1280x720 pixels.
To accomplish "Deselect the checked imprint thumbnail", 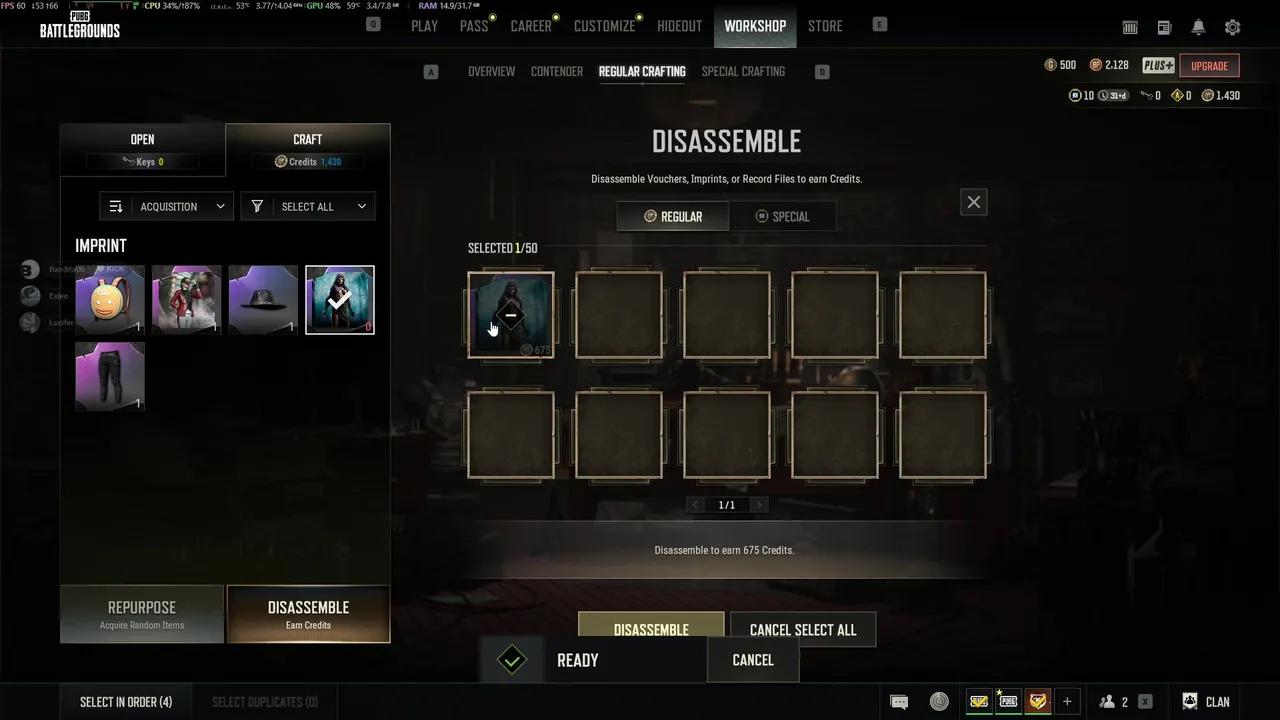I will click(340, 299).
